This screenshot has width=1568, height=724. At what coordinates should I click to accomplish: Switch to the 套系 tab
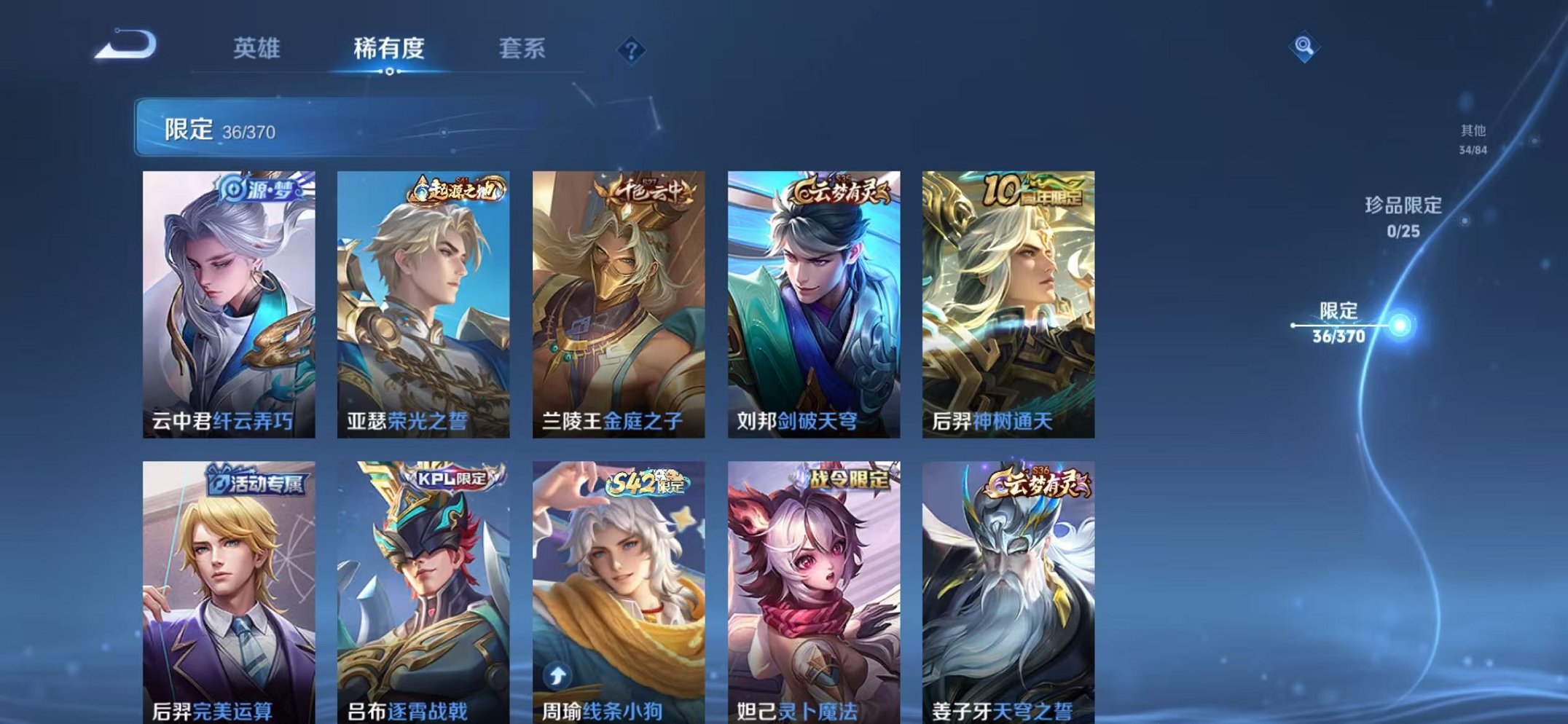click(x=525, y=46)
